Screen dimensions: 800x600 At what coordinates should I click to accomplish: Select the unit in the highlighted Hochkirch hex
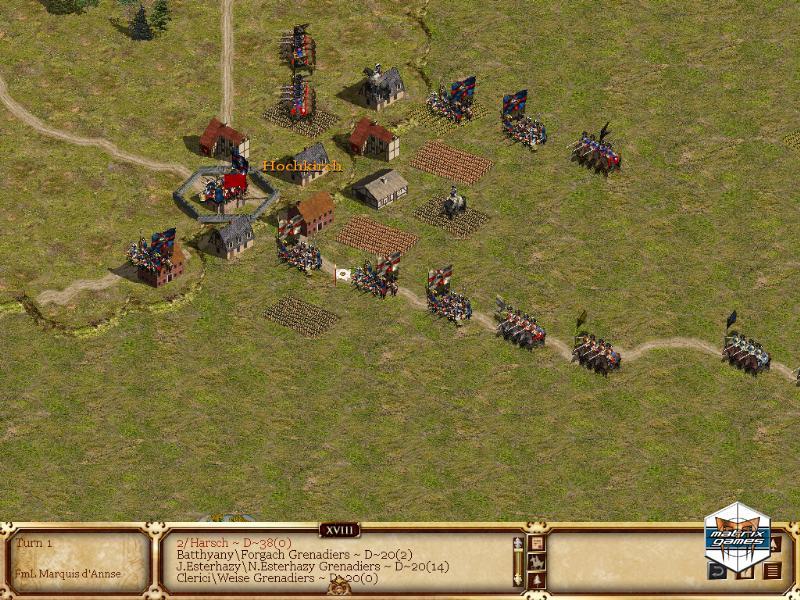click(x=226, y=186)
